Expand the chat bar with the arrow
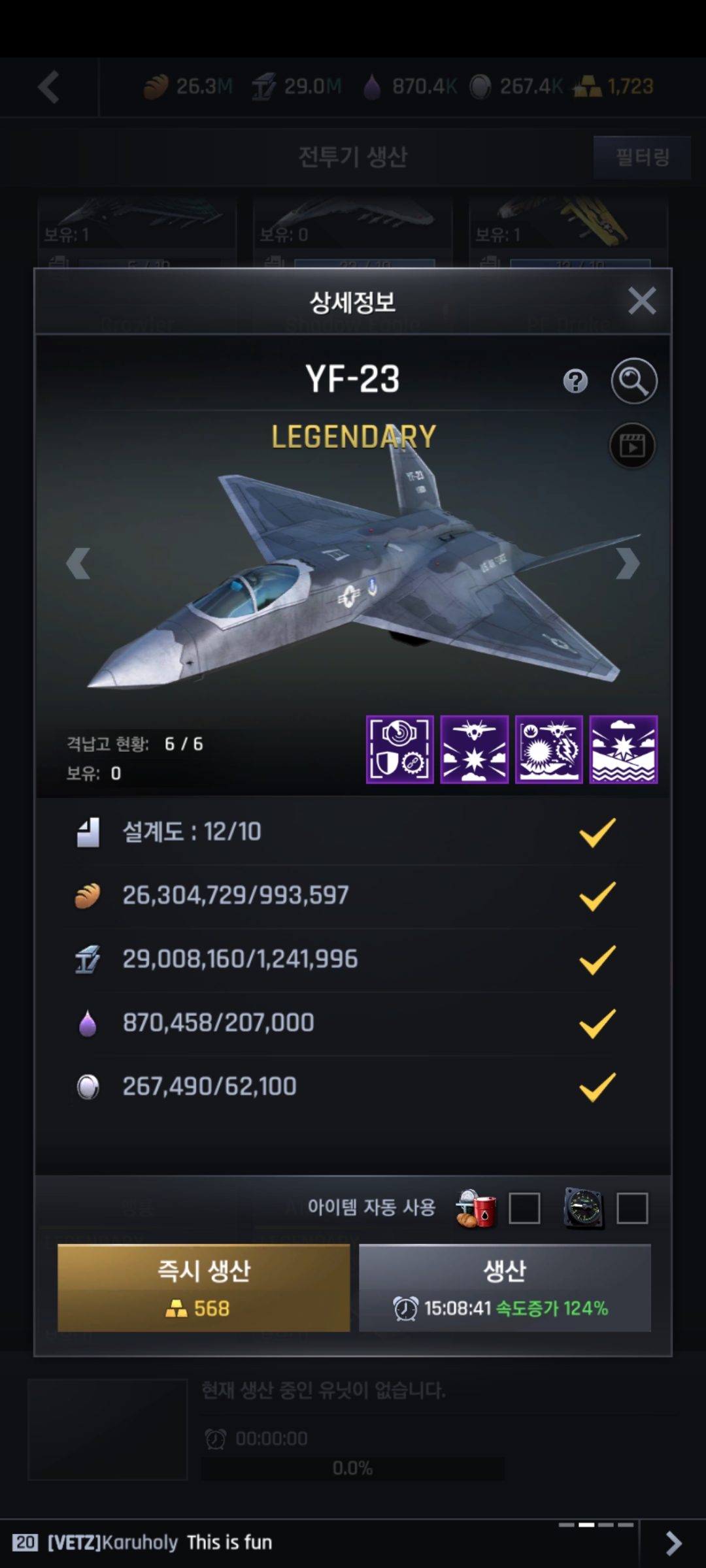The width and height of the screenshot is (706, 1568). click(x=673, y=1543)
